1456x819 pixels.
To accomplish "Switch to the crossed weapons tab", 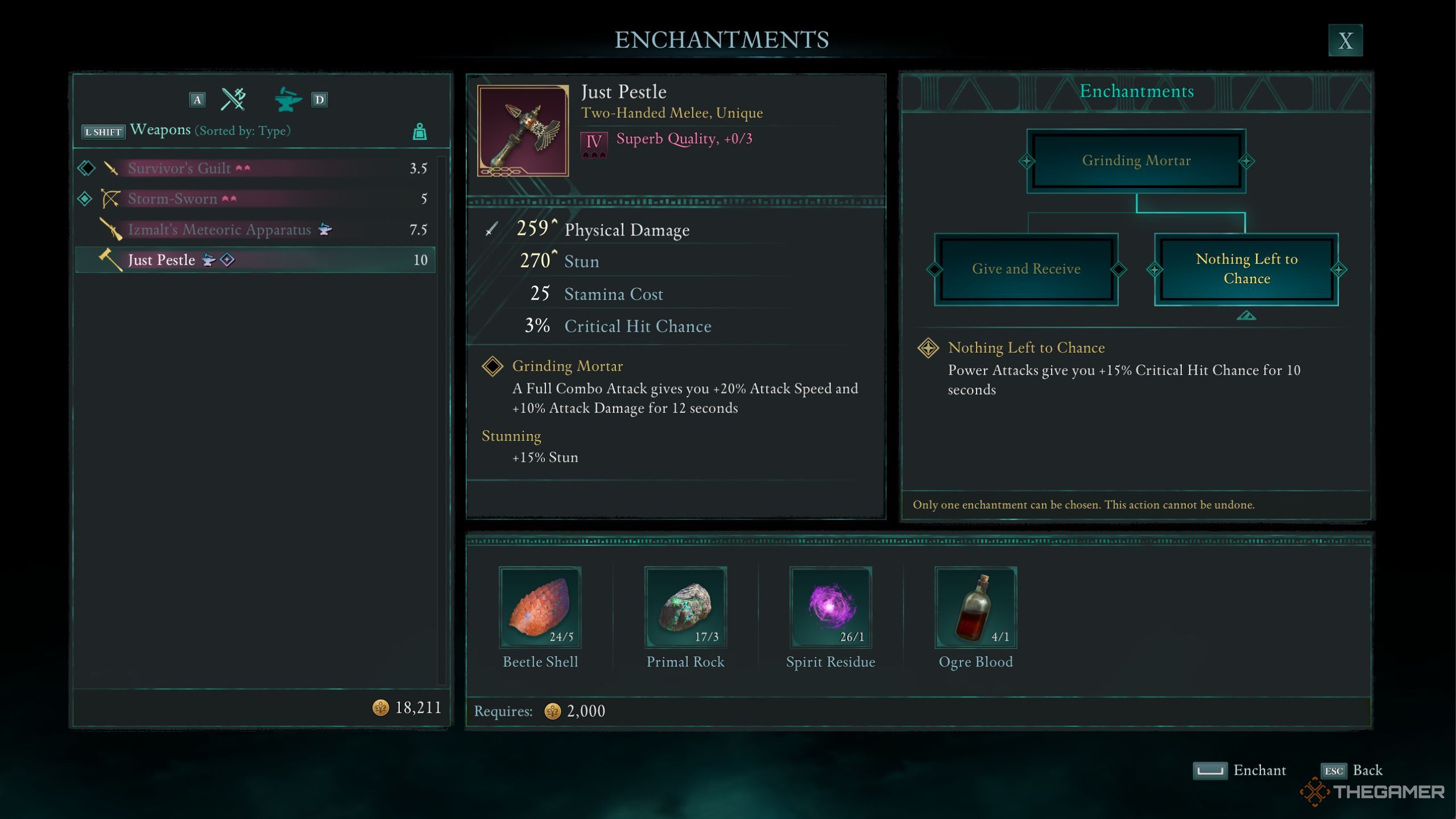I will 233,100.
